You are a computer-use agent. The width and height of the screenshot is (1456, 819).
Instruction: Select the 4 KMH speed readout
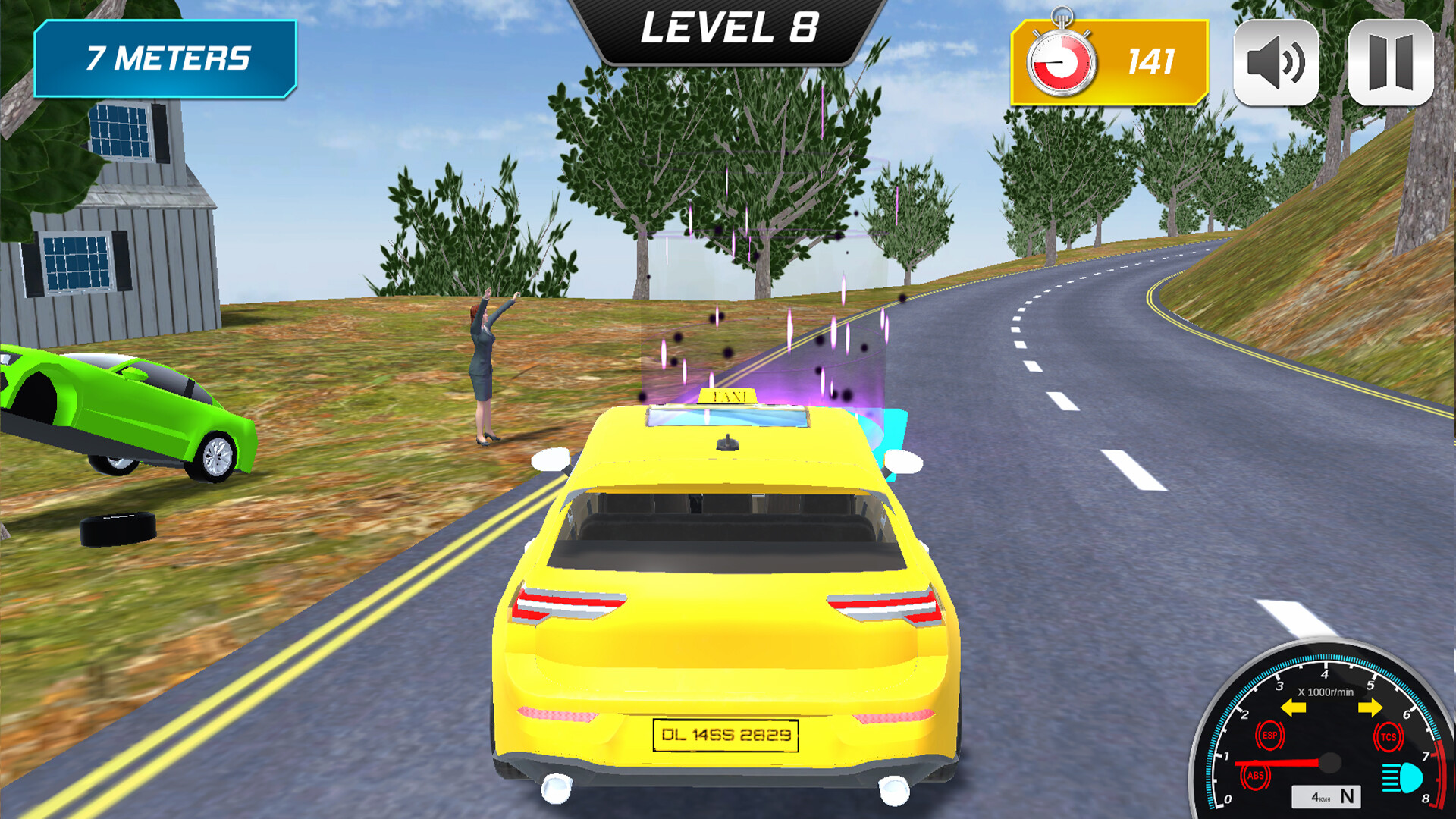1320,797
